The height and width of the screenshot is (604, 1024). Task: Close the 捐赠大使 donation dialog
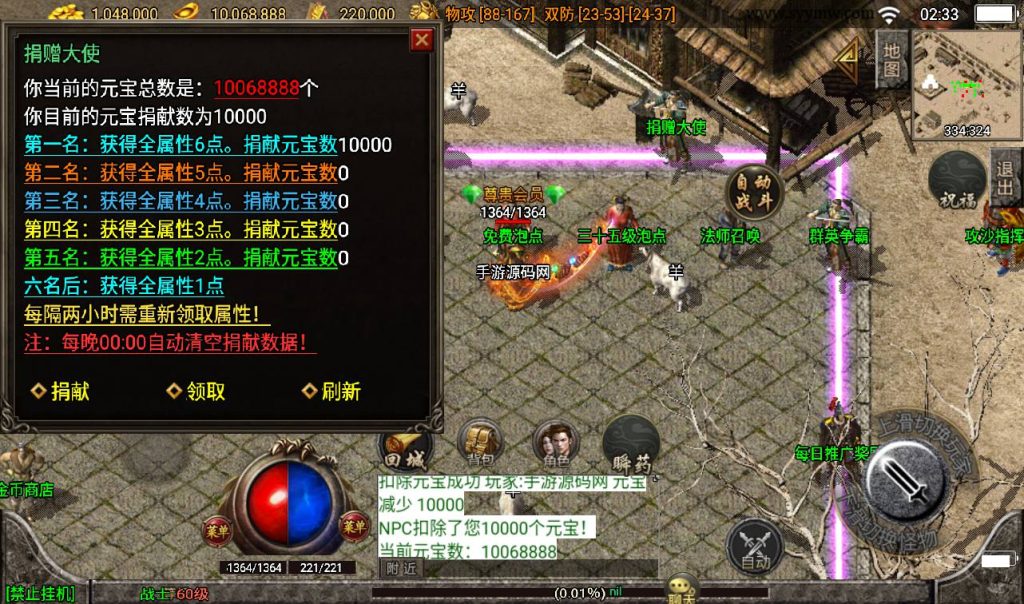tap(422, 40)
